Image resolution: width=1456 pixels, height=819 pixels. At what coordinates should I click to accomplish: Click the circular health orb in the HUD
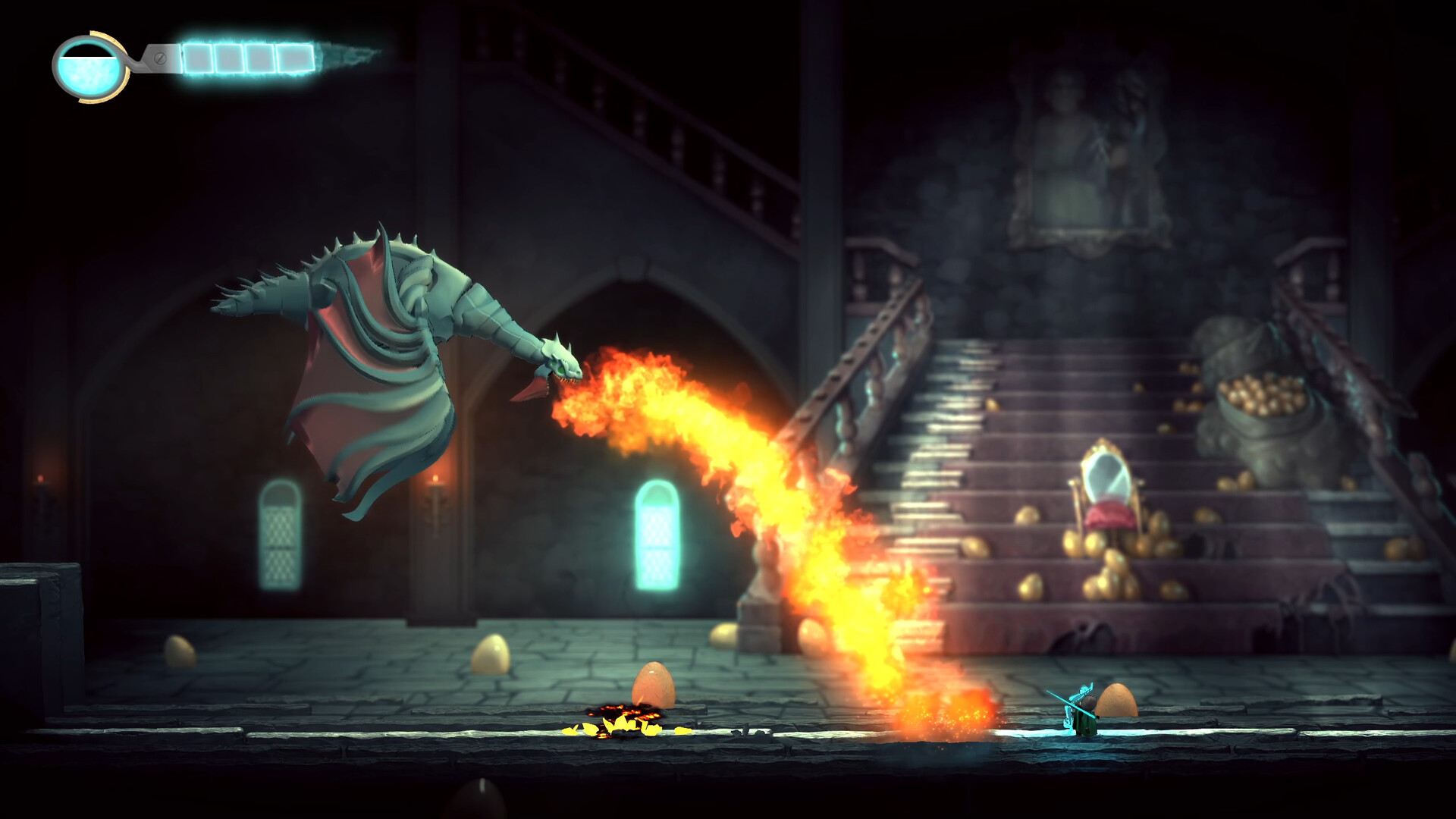pos(87,67)
